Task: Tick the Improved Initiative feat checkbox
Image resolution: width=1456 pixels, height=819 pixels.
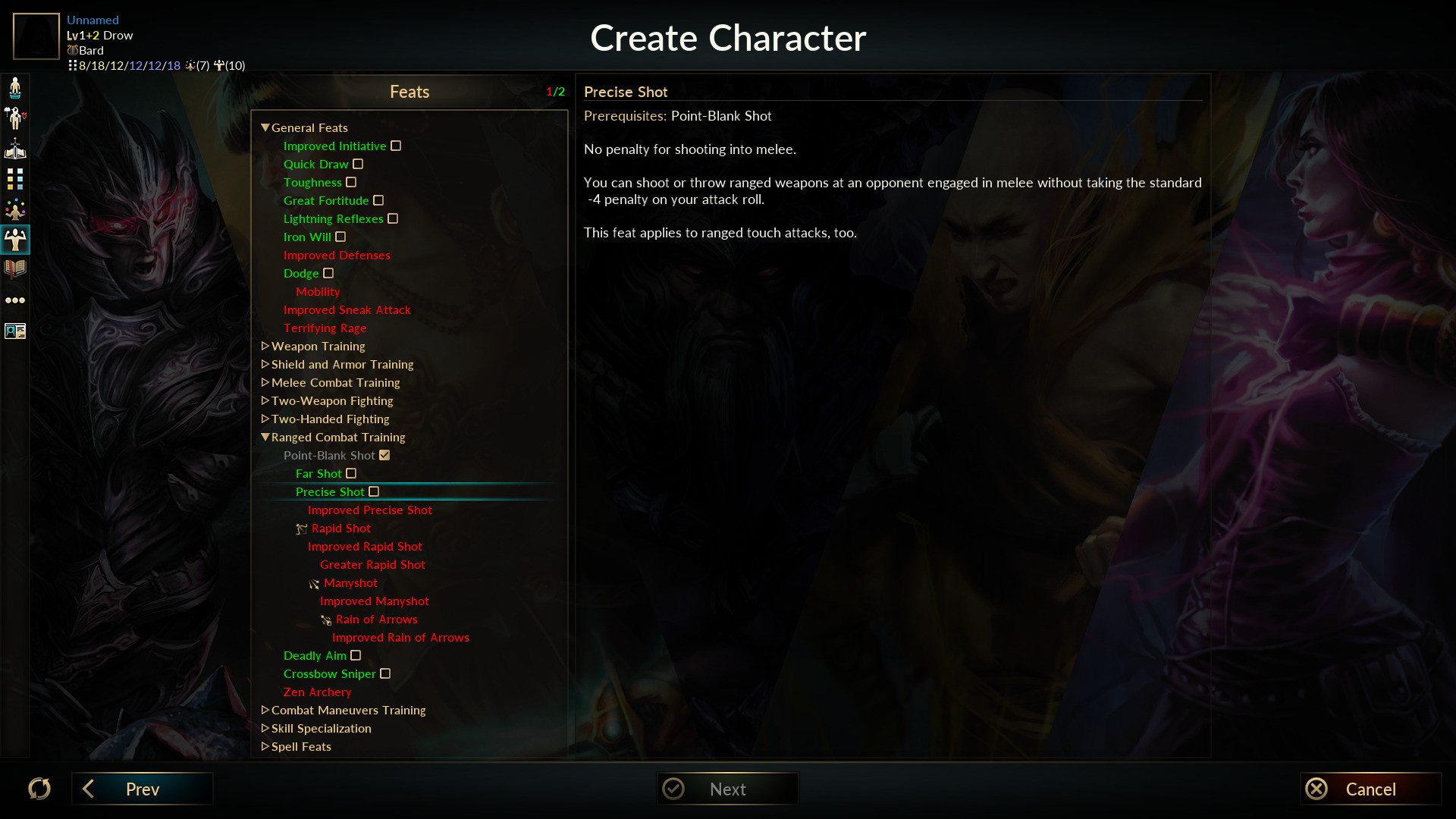Action: click(396, 146)
